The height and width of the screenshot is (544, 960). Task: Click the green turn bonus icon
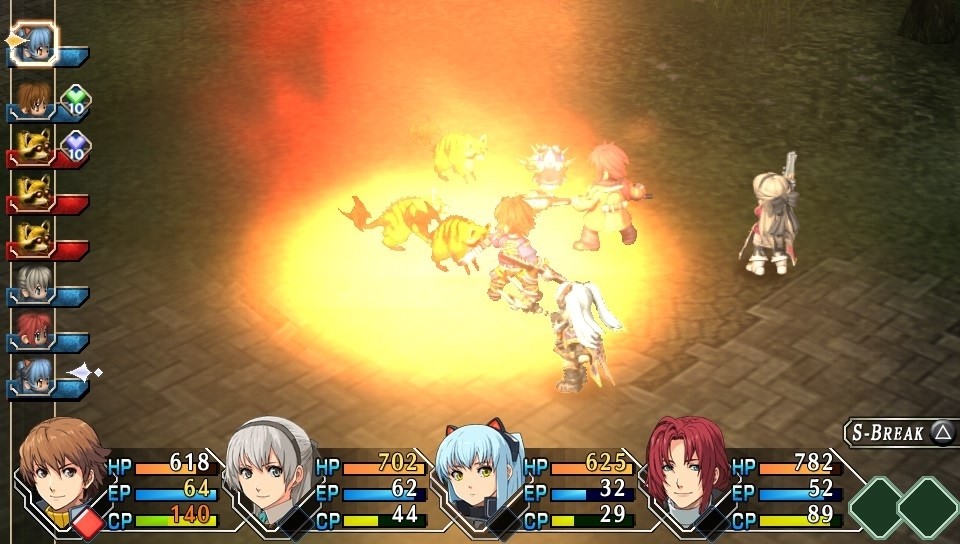click(x=76, y=100)
